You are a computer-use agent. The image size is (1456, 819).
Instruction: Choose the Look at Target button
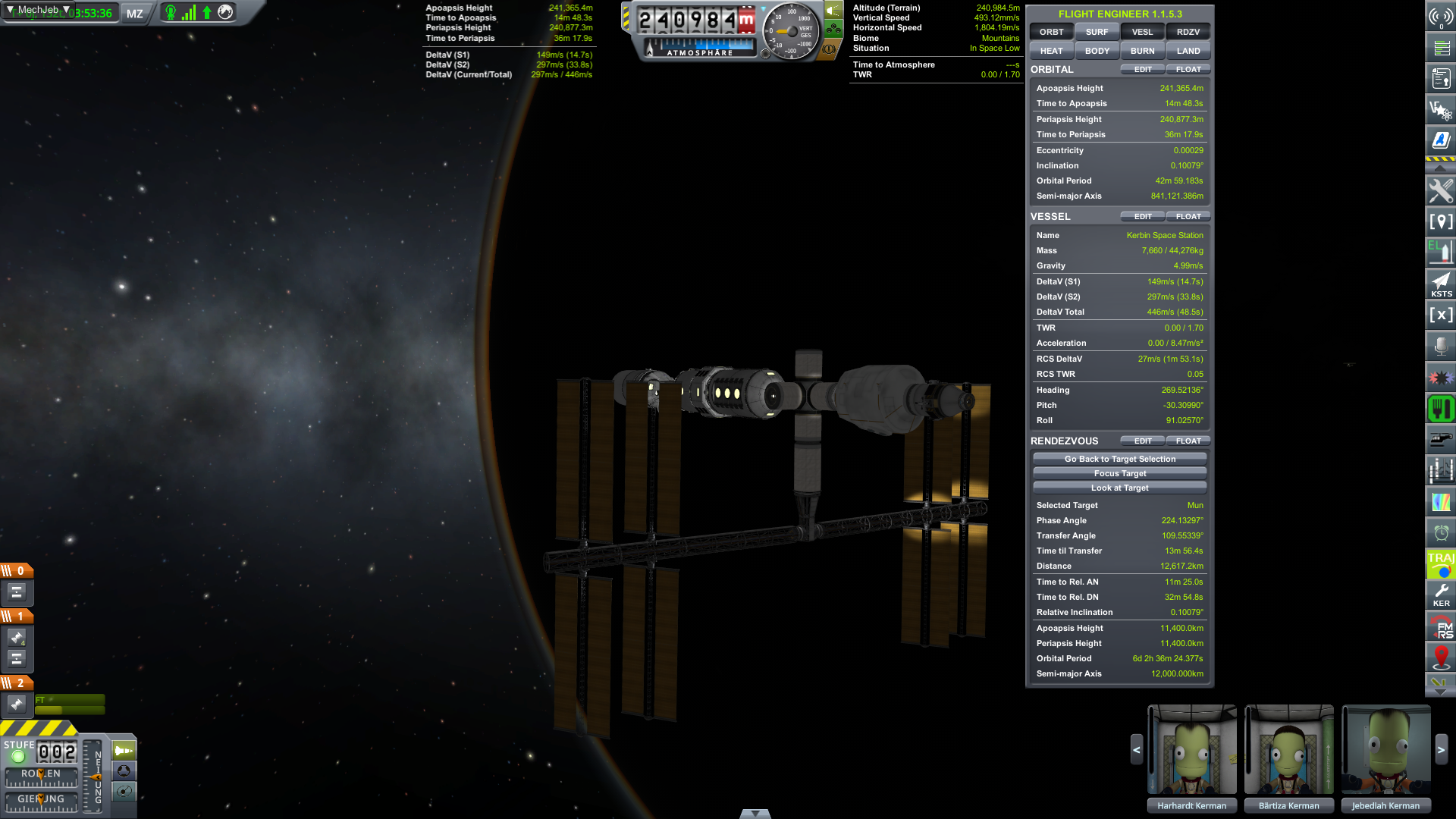point(1119,488)
